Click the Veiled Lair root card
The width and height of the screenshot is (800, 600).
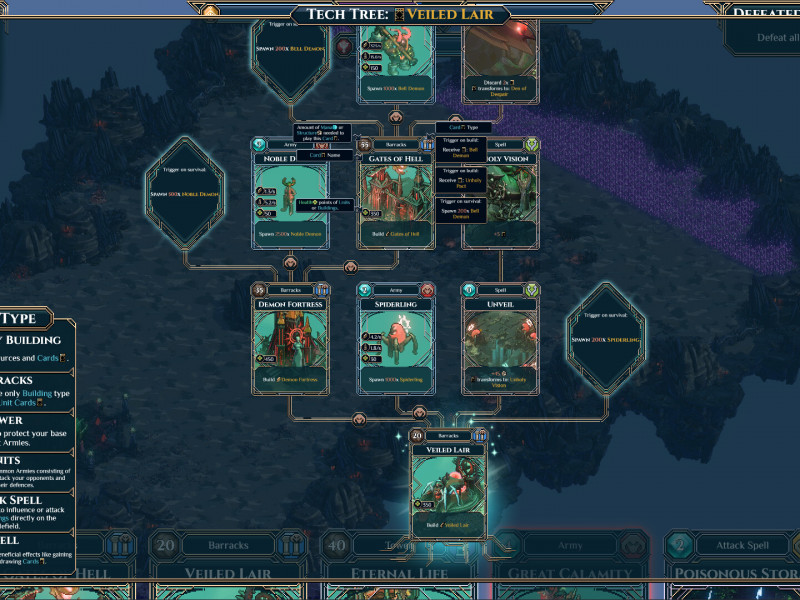449,485
